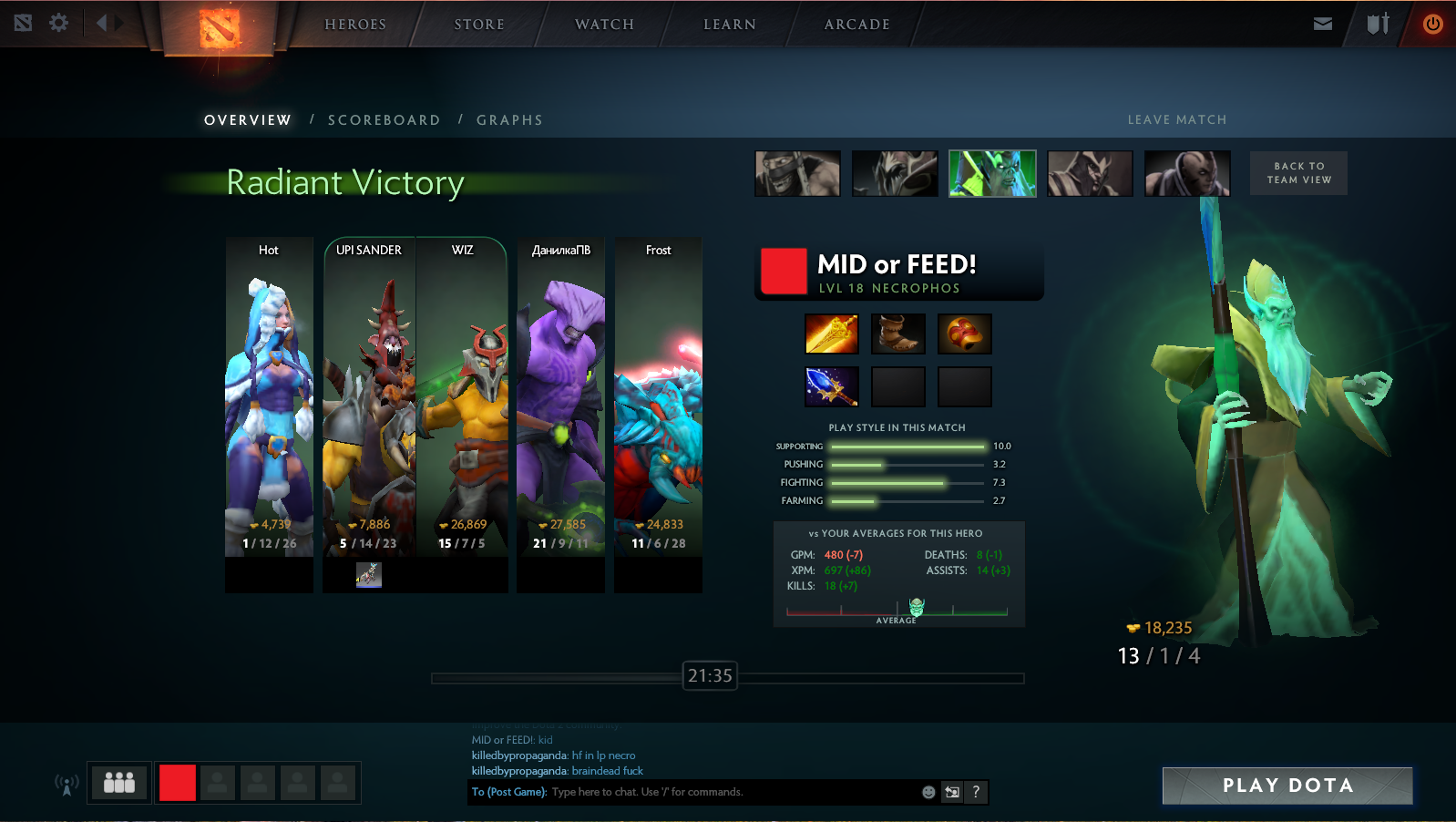The image size is (1456, 822).
Task: Click Leave Match
Action: tap(1177, 120)
